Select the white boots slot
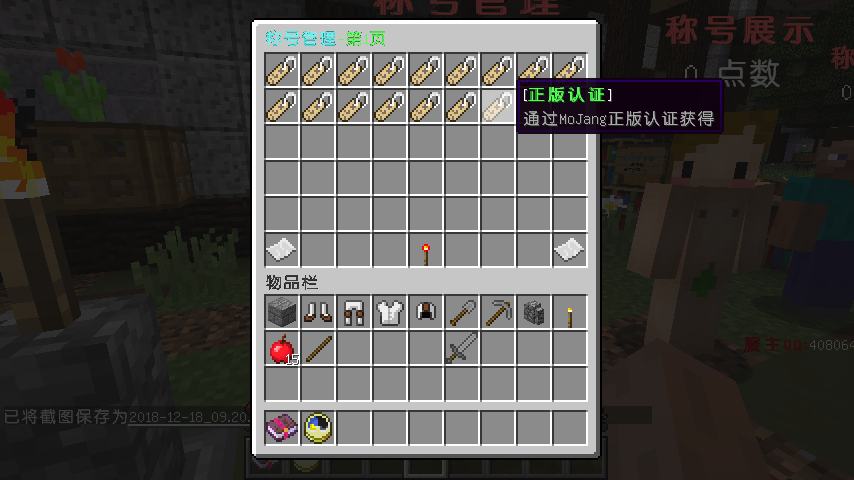 click(317, 313)
